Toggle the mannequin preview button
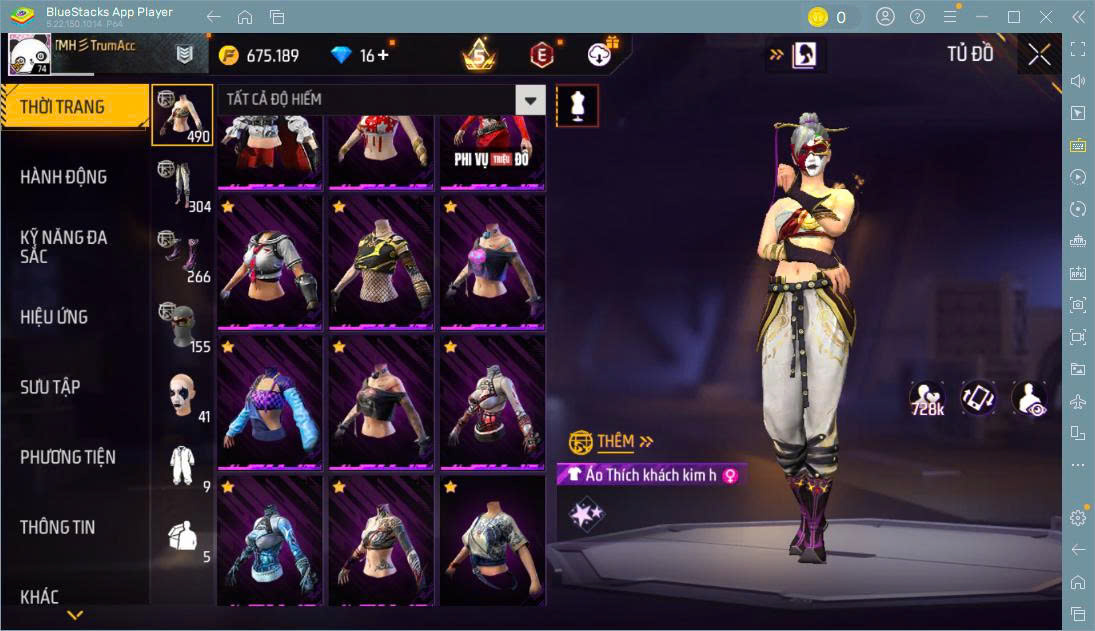 pos(577,105)
